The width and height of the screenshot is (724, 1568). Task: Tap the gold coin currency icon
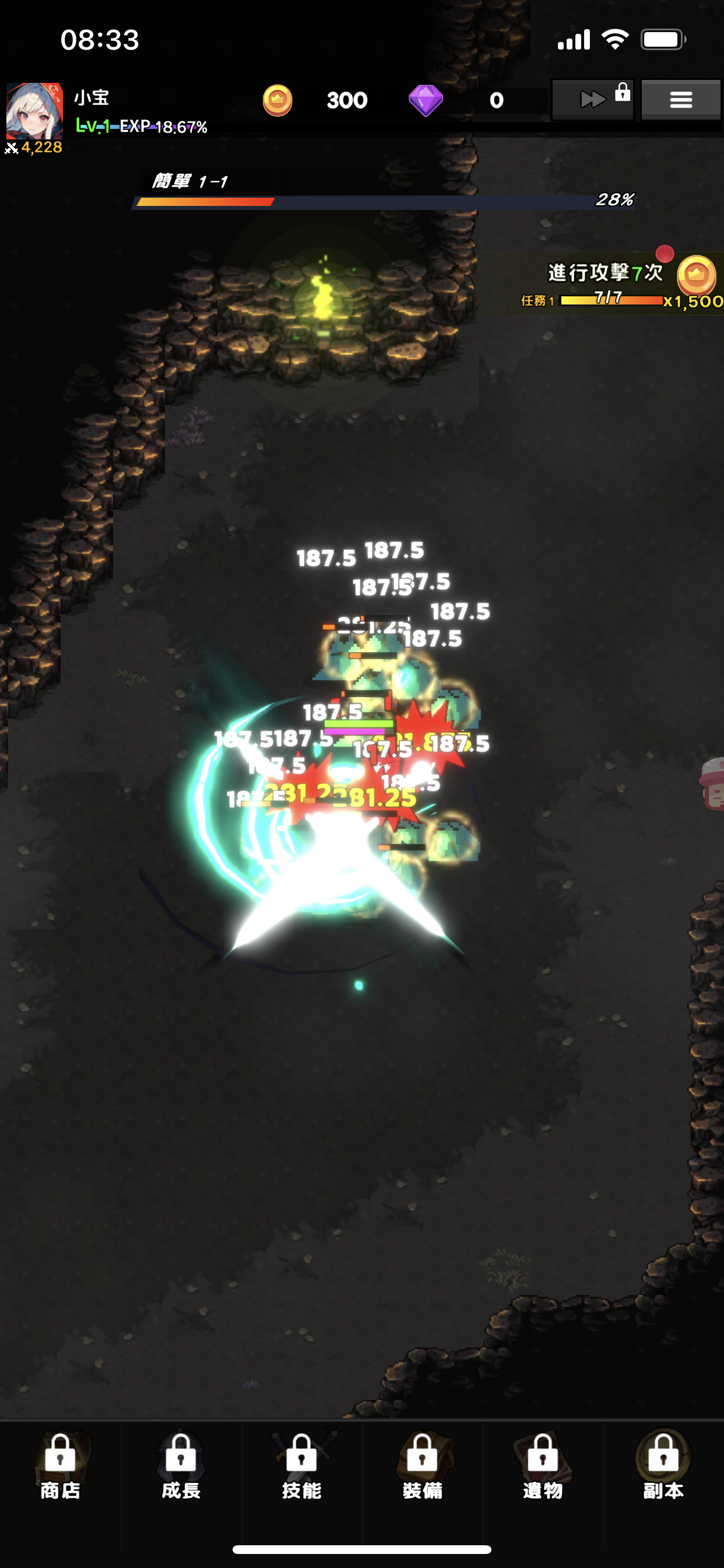(x=277, y=100)
